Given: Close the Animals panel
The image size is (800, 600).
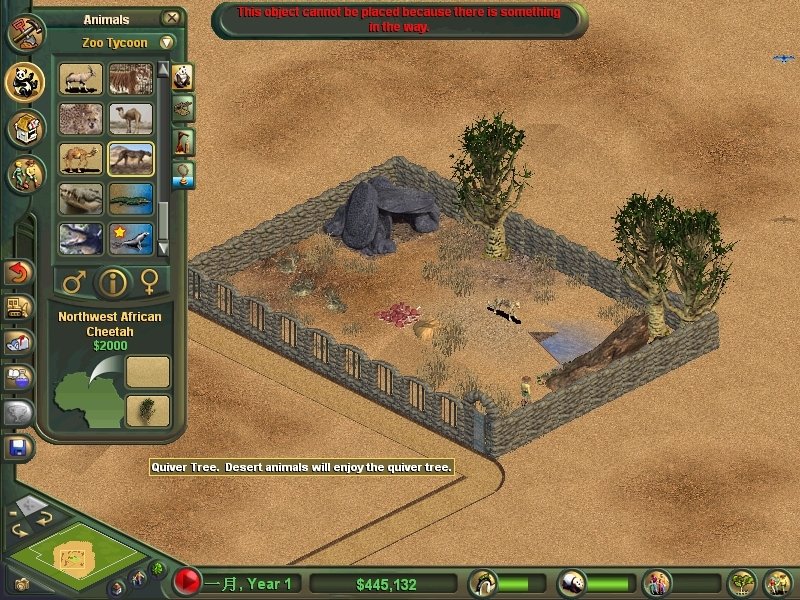Looking at the screenshot, I should click(x=172, y=18).
